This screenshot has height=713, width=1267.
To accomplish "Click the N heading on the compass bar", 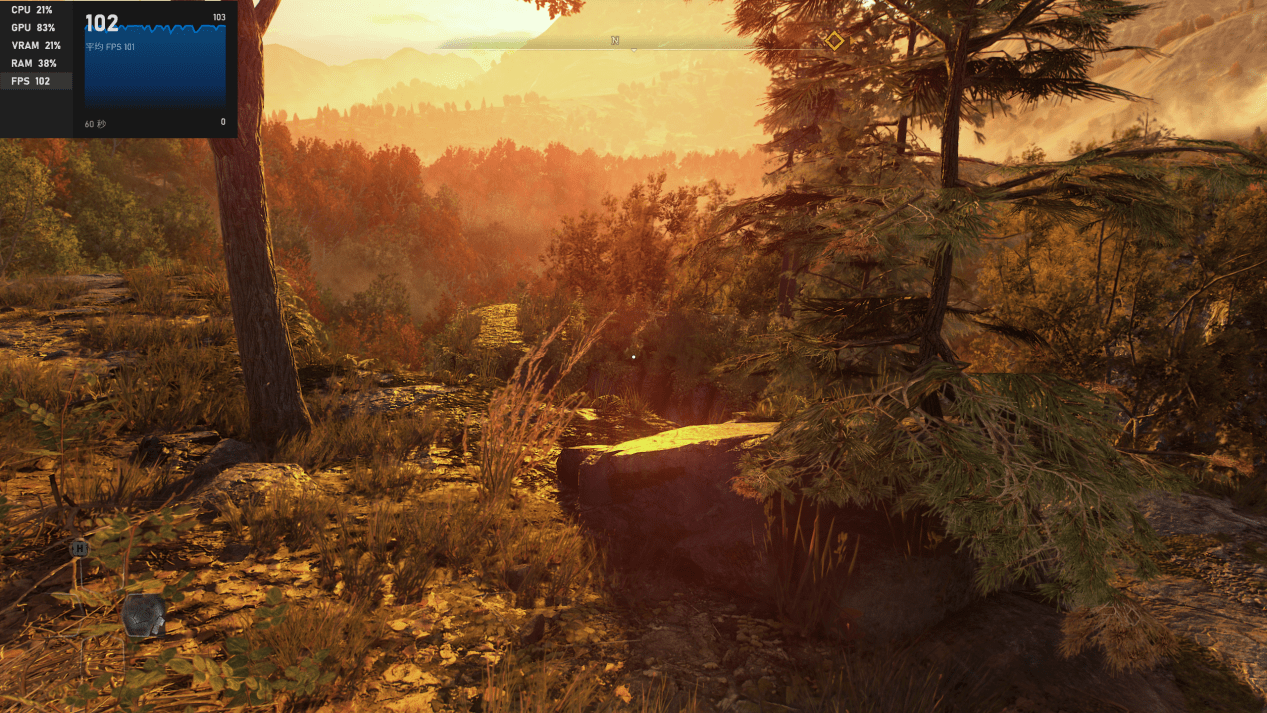I will [615, 41].
